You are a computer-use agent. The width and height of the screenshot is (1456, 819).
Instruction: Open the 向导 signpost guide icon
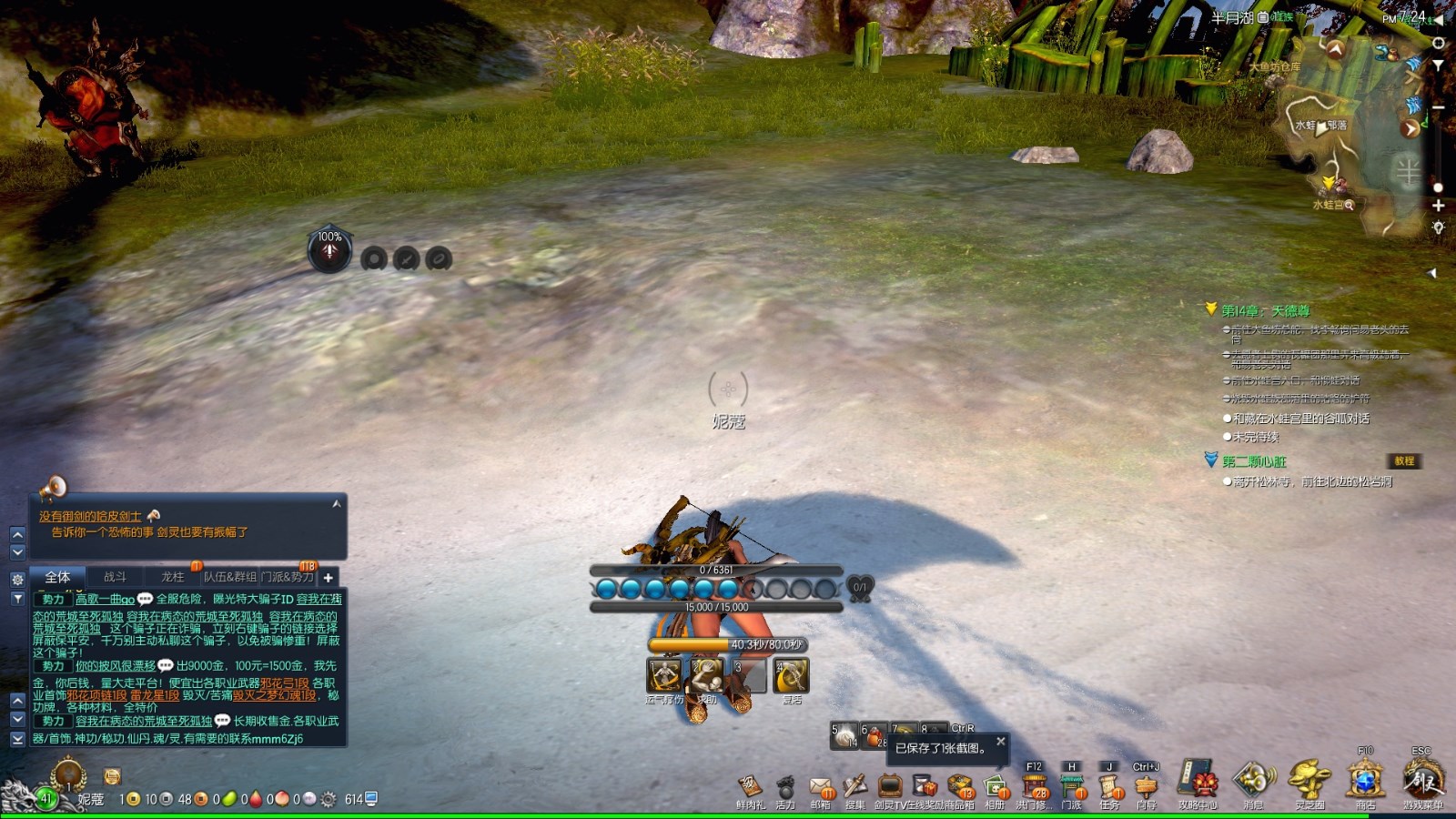pyautogui.click(x=1147, y=787)
